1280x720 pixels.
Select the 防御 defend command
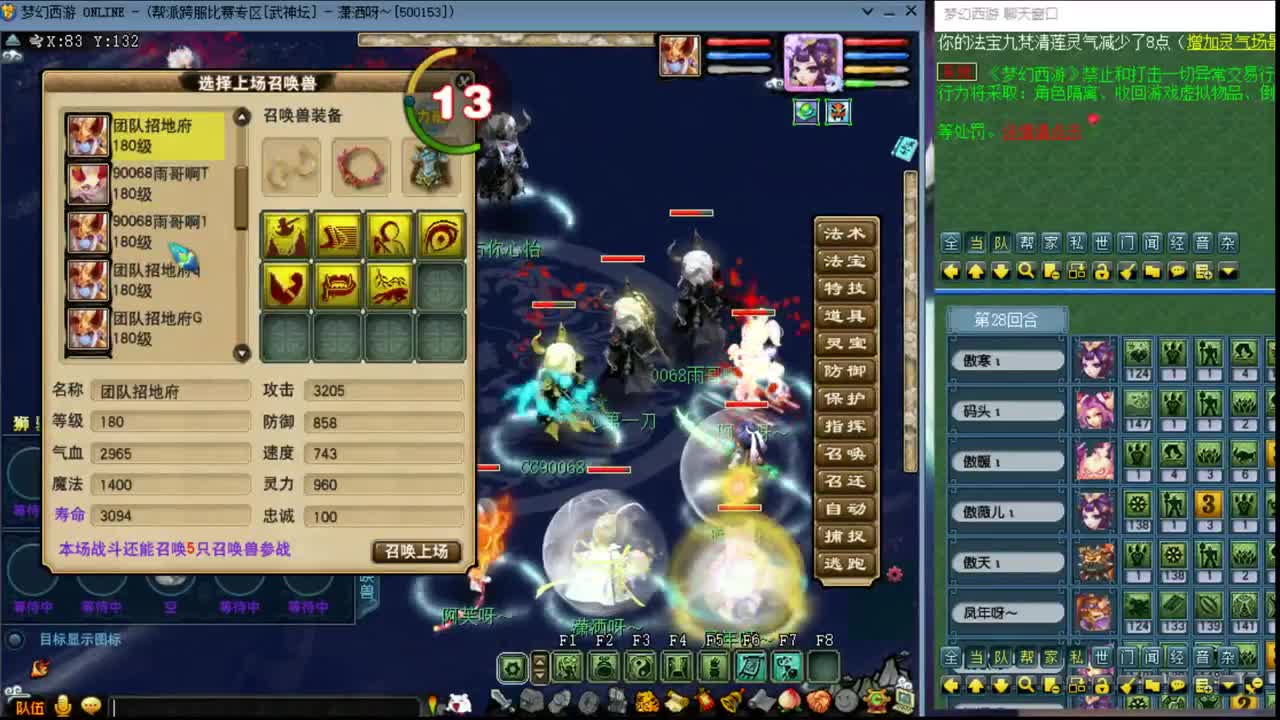click(843, 372)
